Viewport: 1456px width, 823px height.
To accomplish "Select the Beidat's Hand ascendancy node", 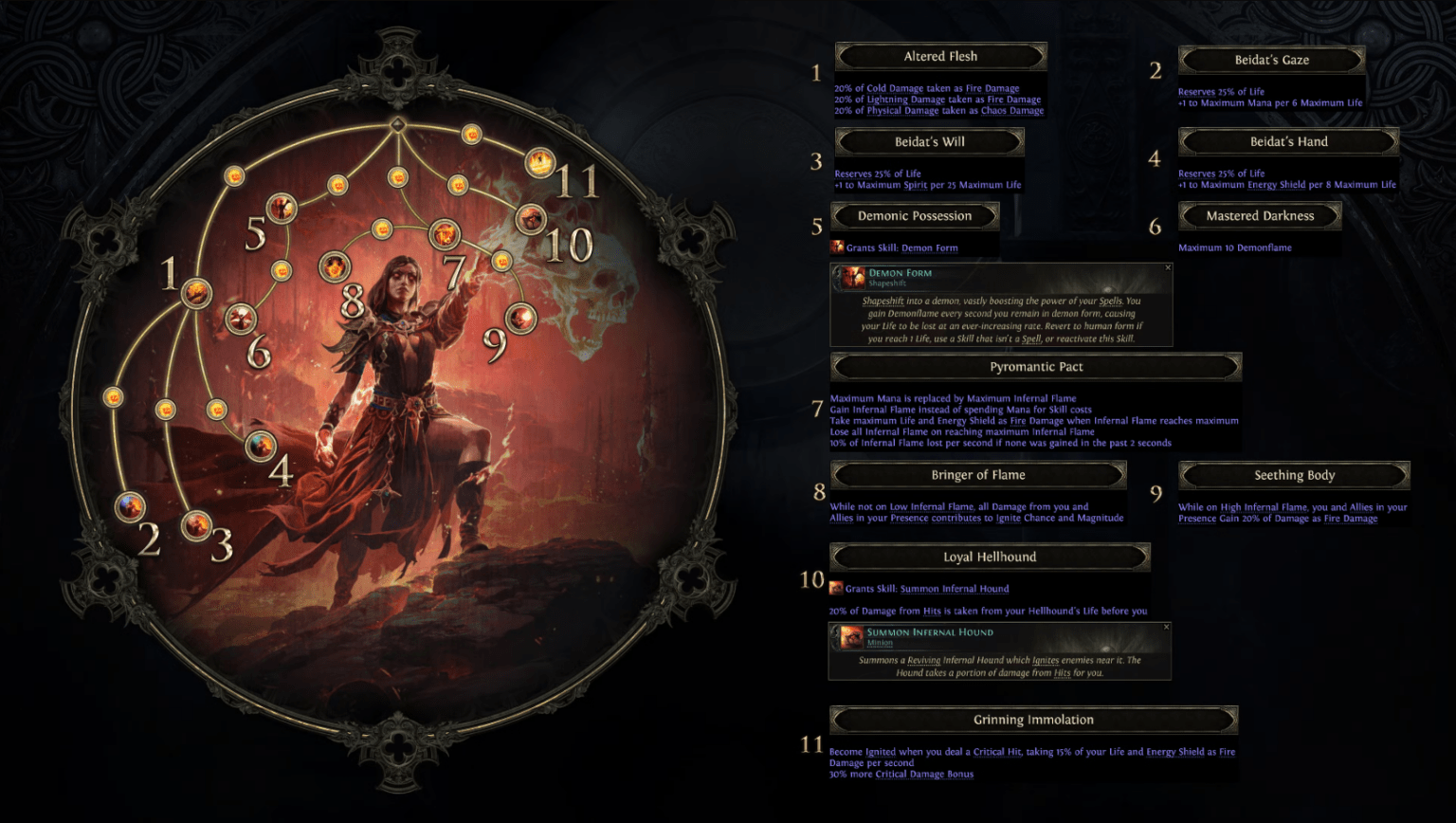I will click(x=259, y=446).
